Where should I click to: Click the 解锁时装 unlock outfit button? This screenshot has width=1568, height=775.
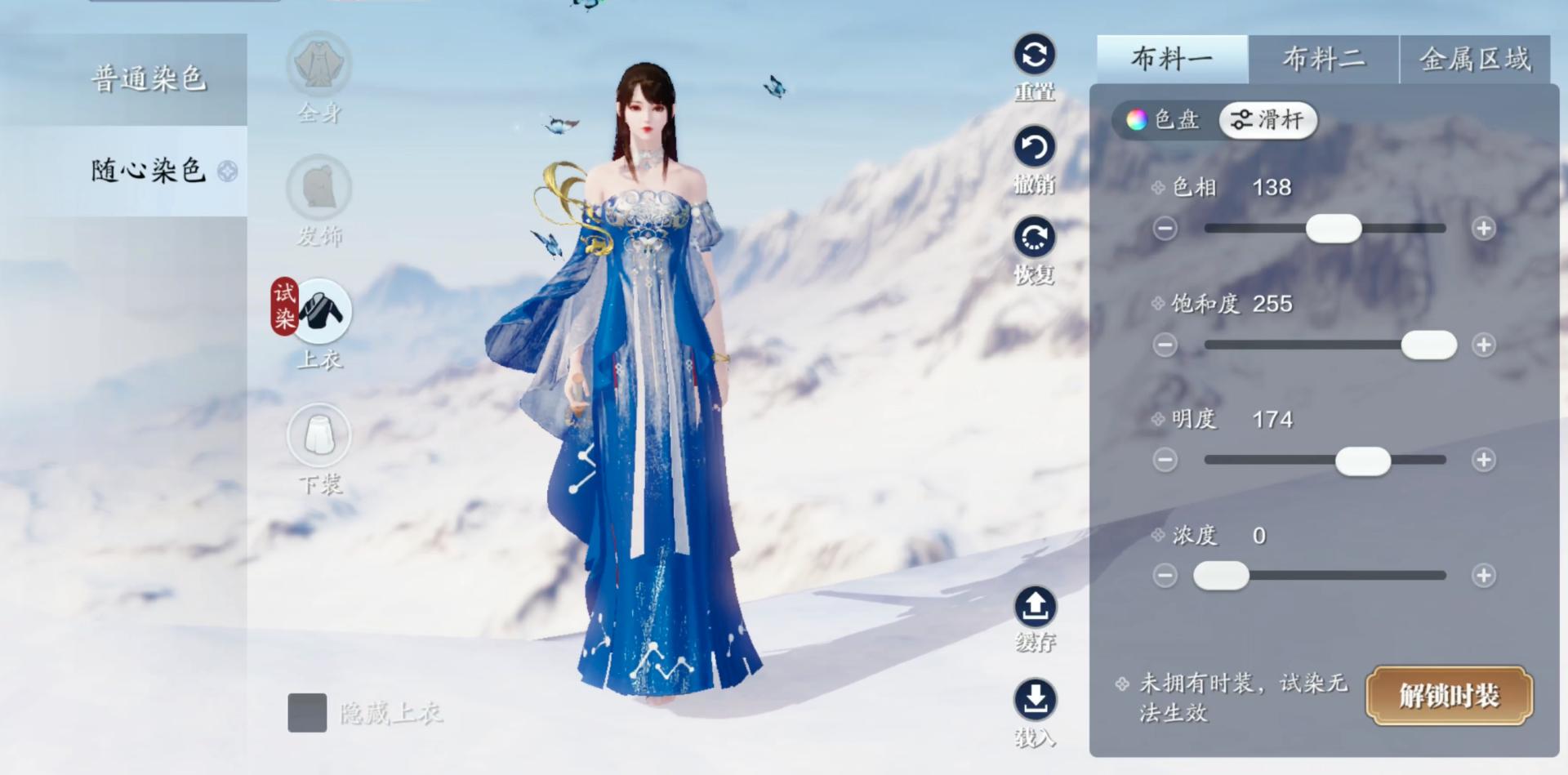pos(1449,696)
